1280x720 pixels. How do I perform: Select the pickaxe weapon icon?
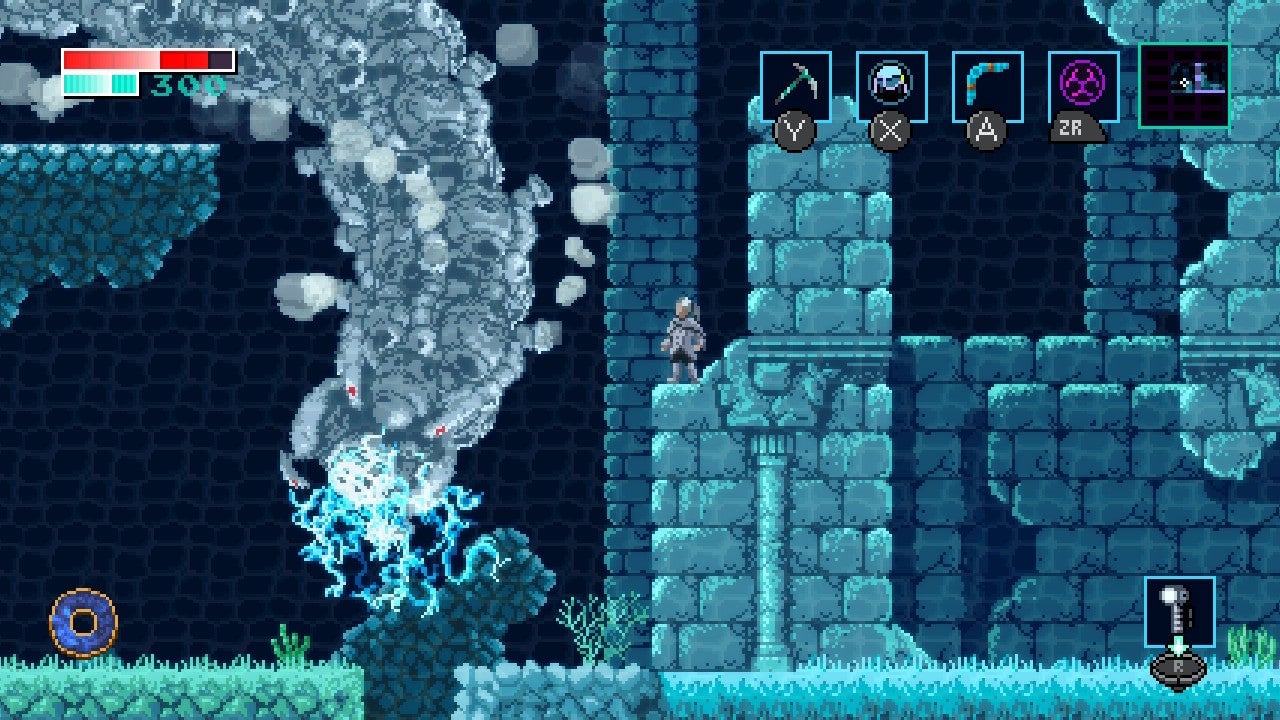[795, 82]
